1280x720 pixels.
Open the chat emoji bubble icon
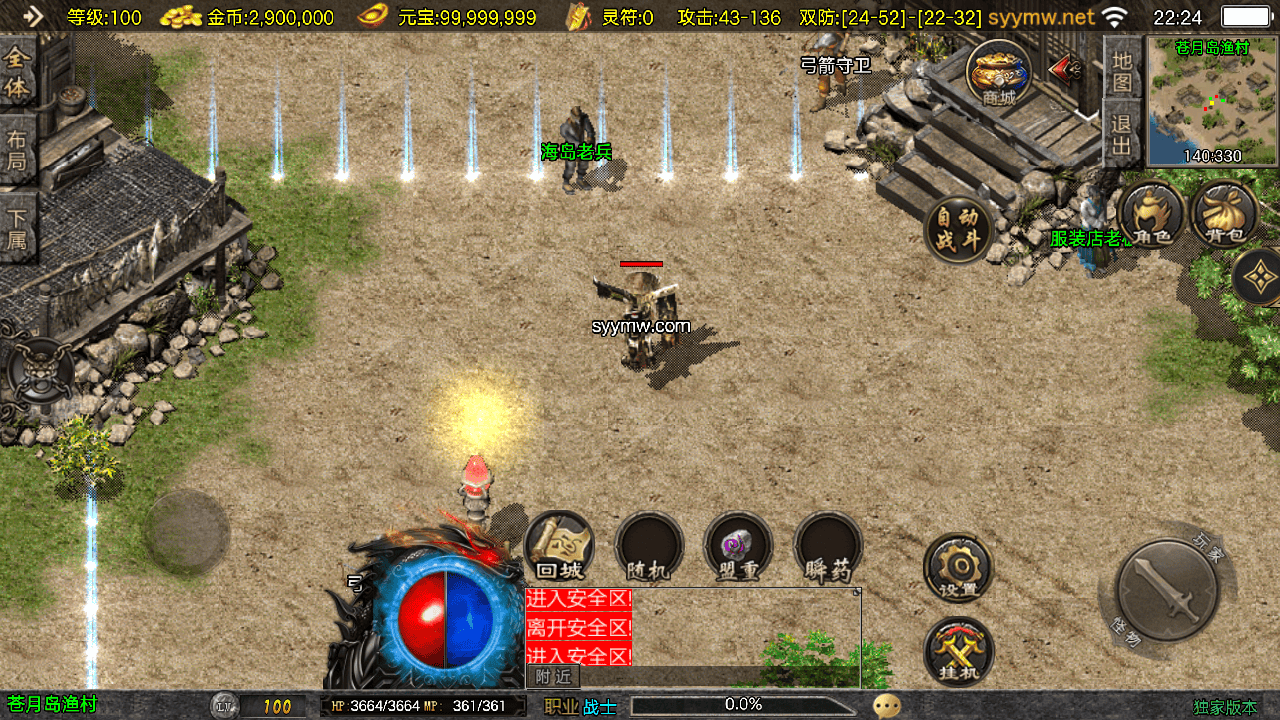(x=887, y=706)
